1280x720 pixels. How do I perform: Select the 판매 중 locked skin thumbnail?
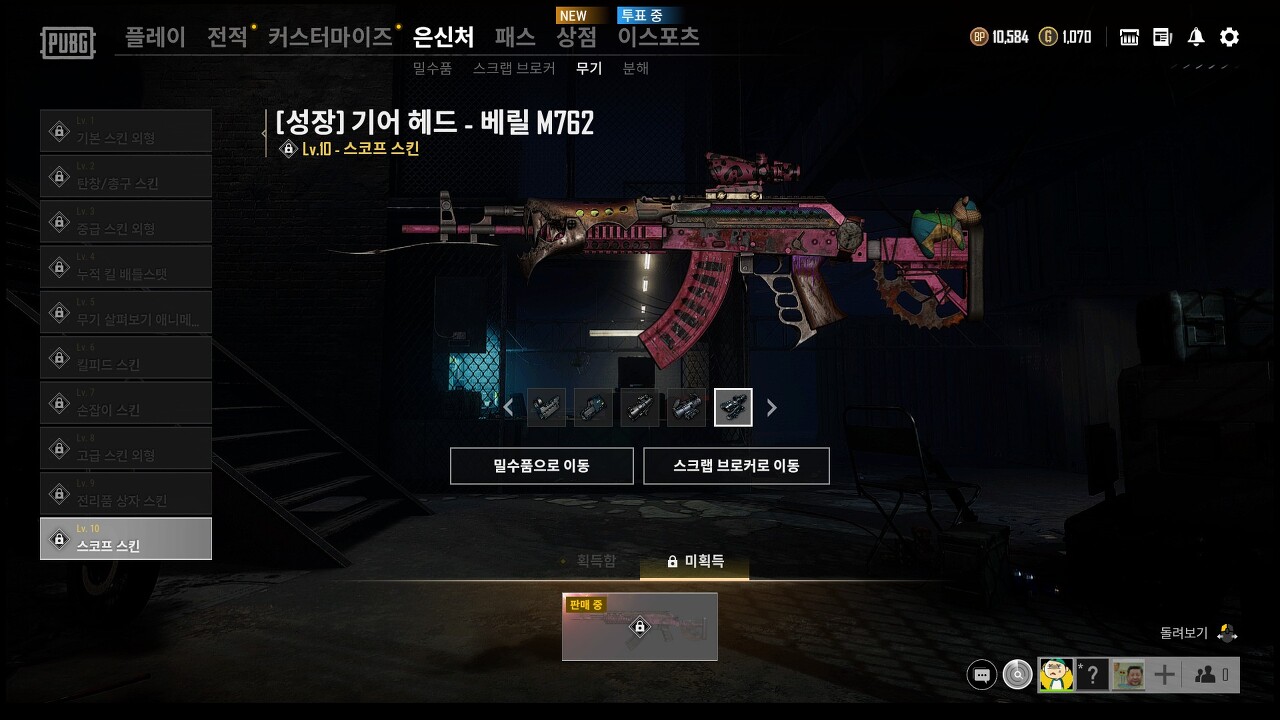pyautogui.click(x=639, y=627)
